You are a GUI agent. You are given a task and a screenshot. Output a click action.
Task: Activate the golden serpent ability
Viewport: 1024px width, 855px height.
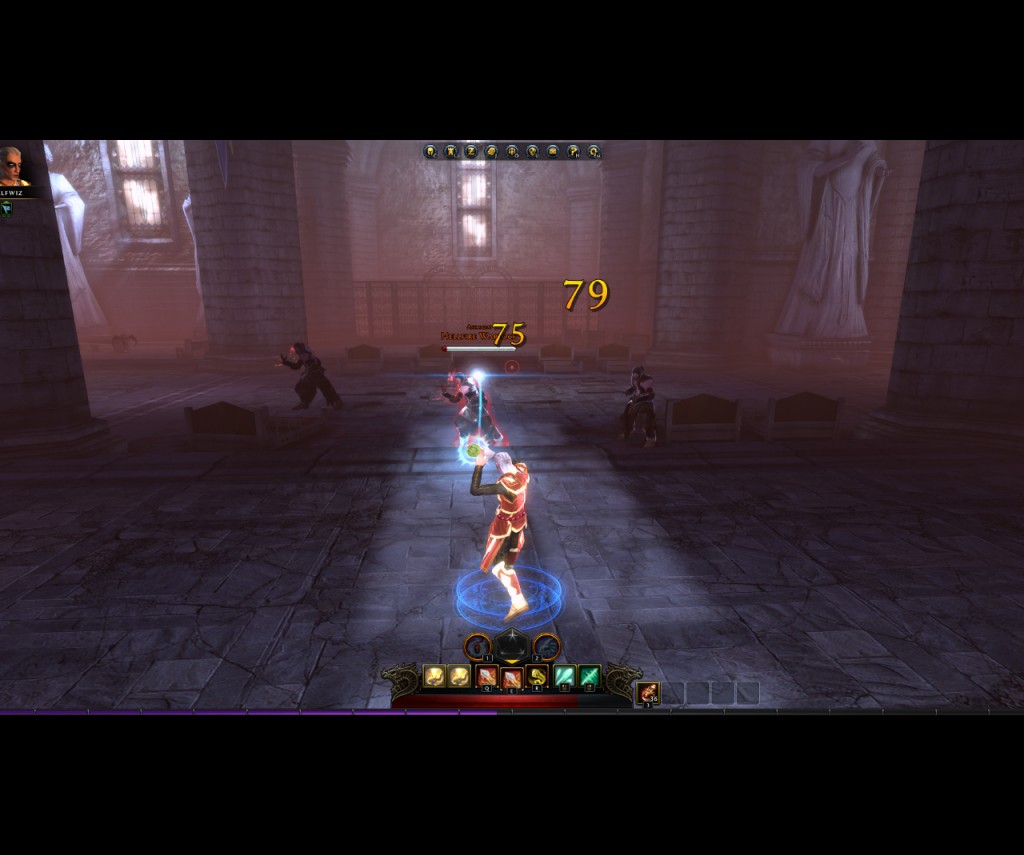[537, 677]
